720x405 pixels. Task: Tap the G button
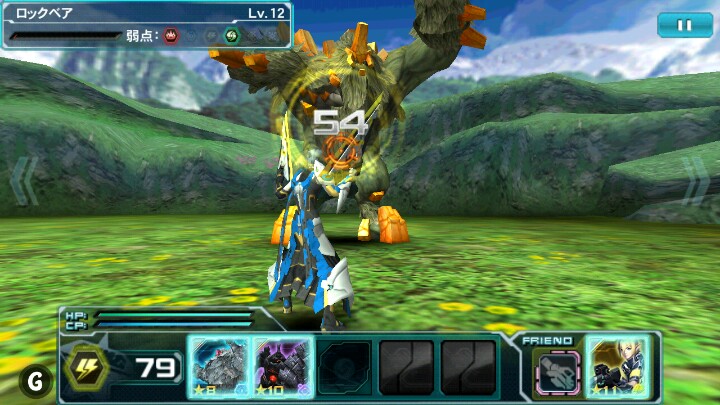(x=36, y=380)
